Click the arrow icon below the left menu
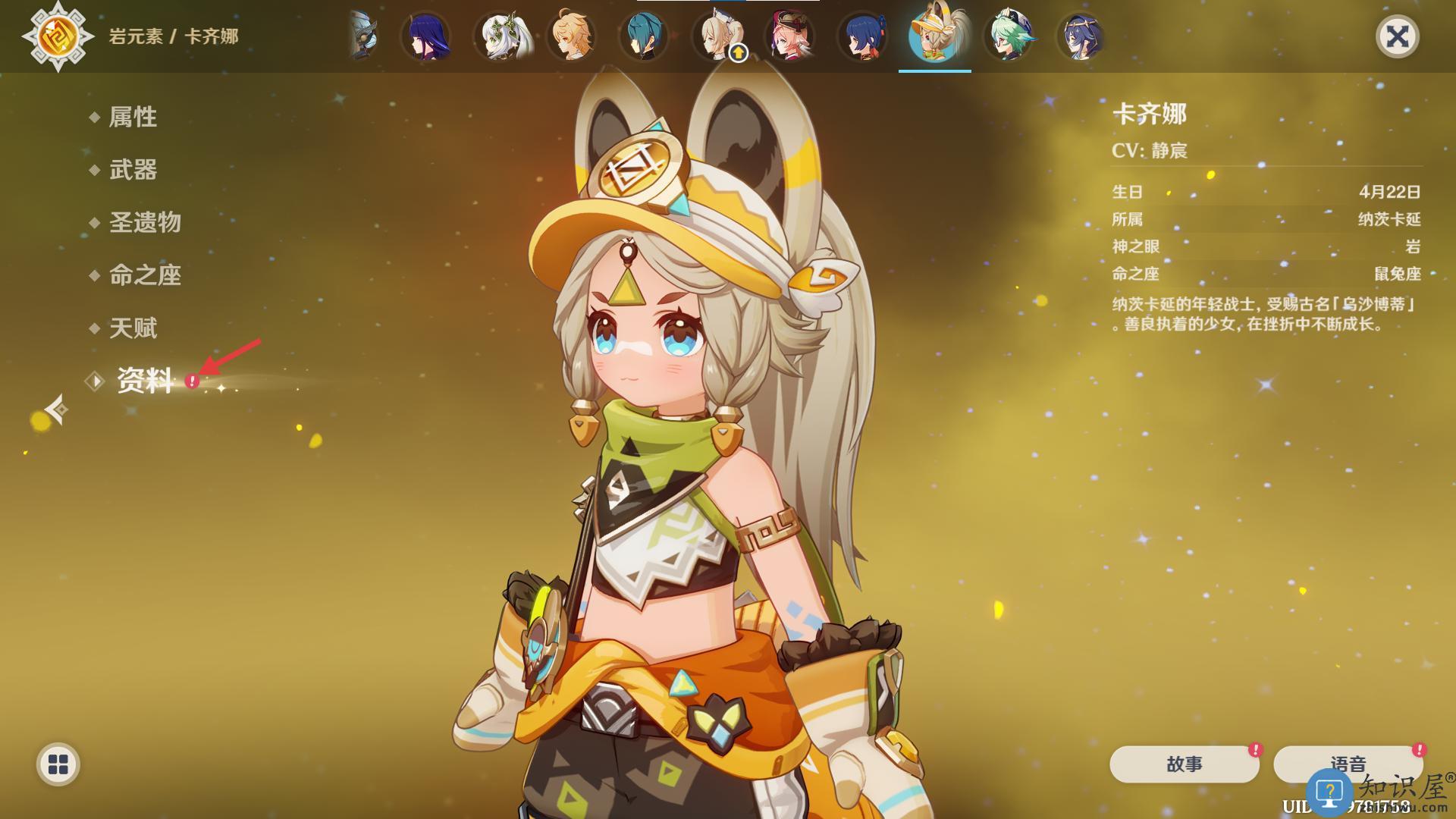This screenshot has height=819, width=1456. pos(57,410)
